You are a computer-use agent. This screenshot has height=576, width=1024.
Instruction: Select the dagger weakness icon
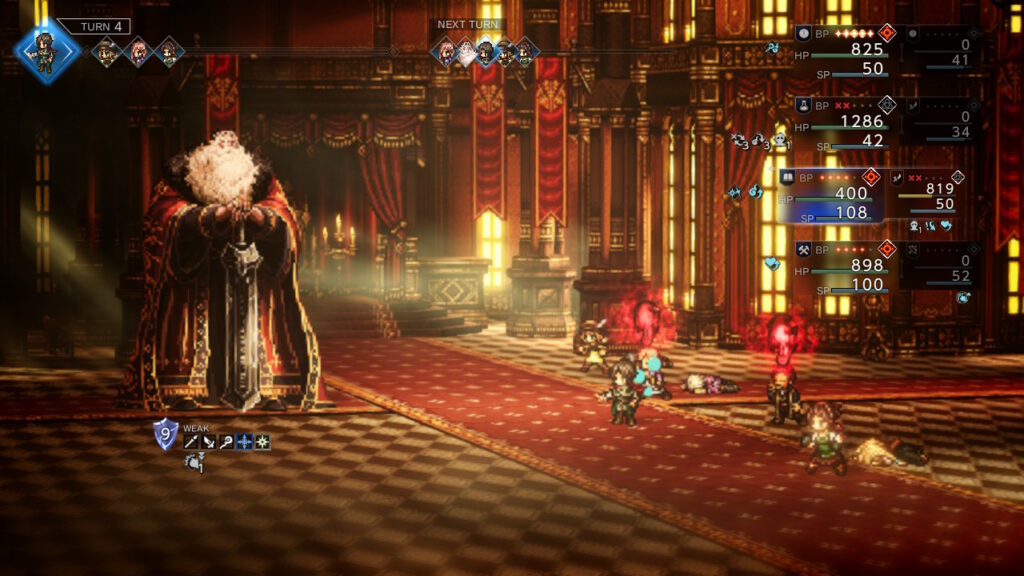click(209, 442)
